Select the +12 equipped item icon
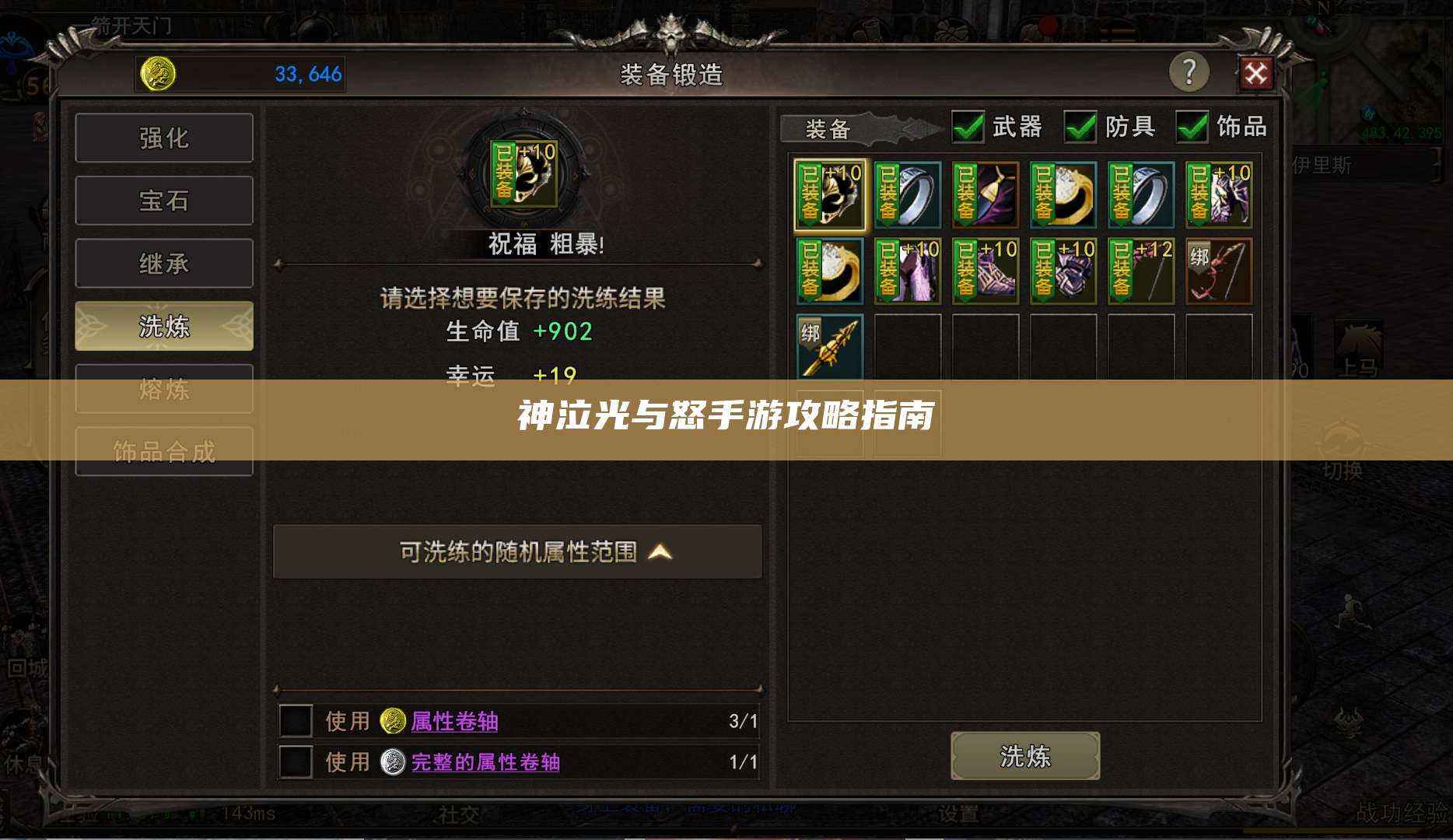 [1140, 271]
